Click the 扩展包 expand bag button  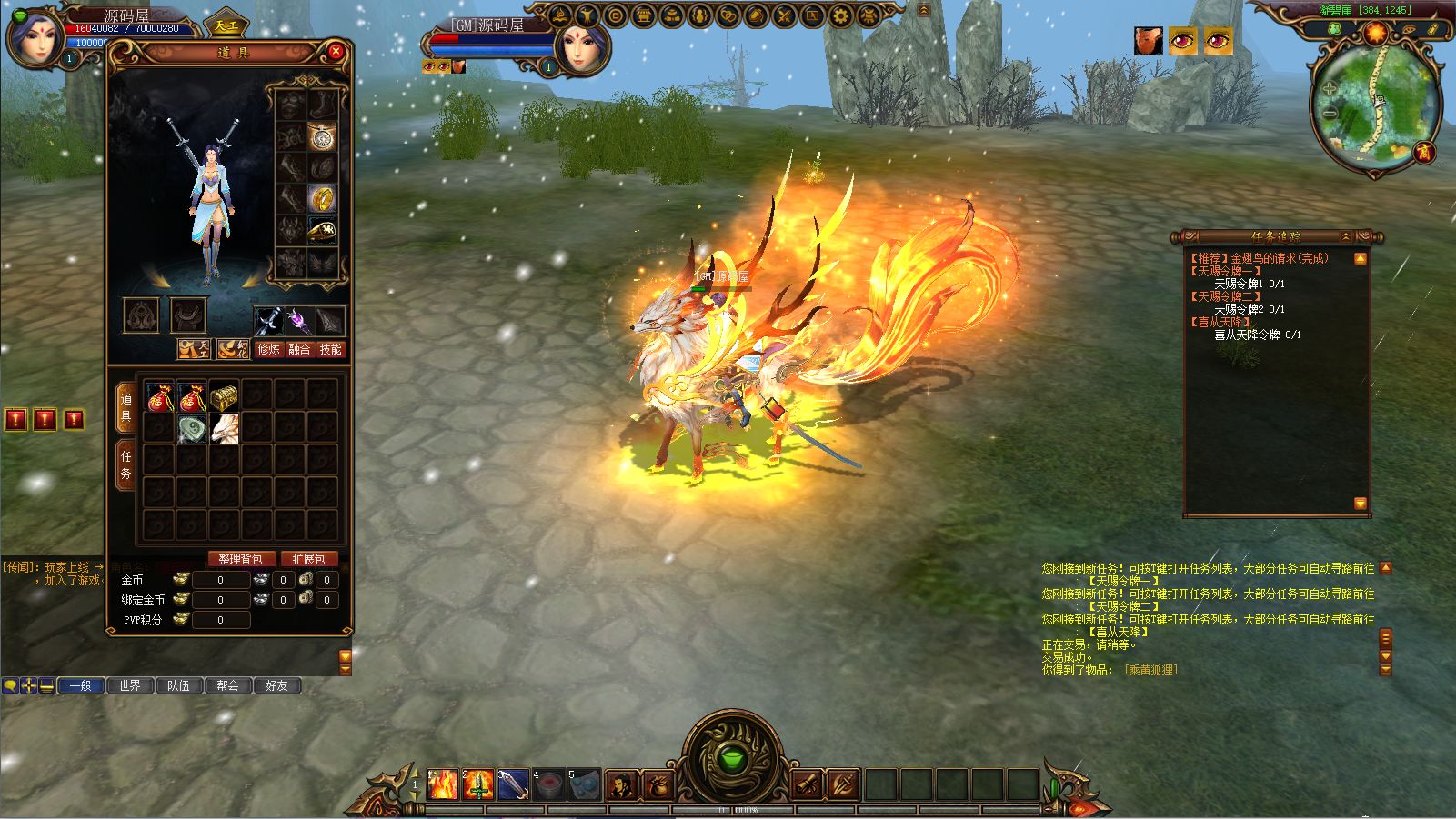coord(308,559)
